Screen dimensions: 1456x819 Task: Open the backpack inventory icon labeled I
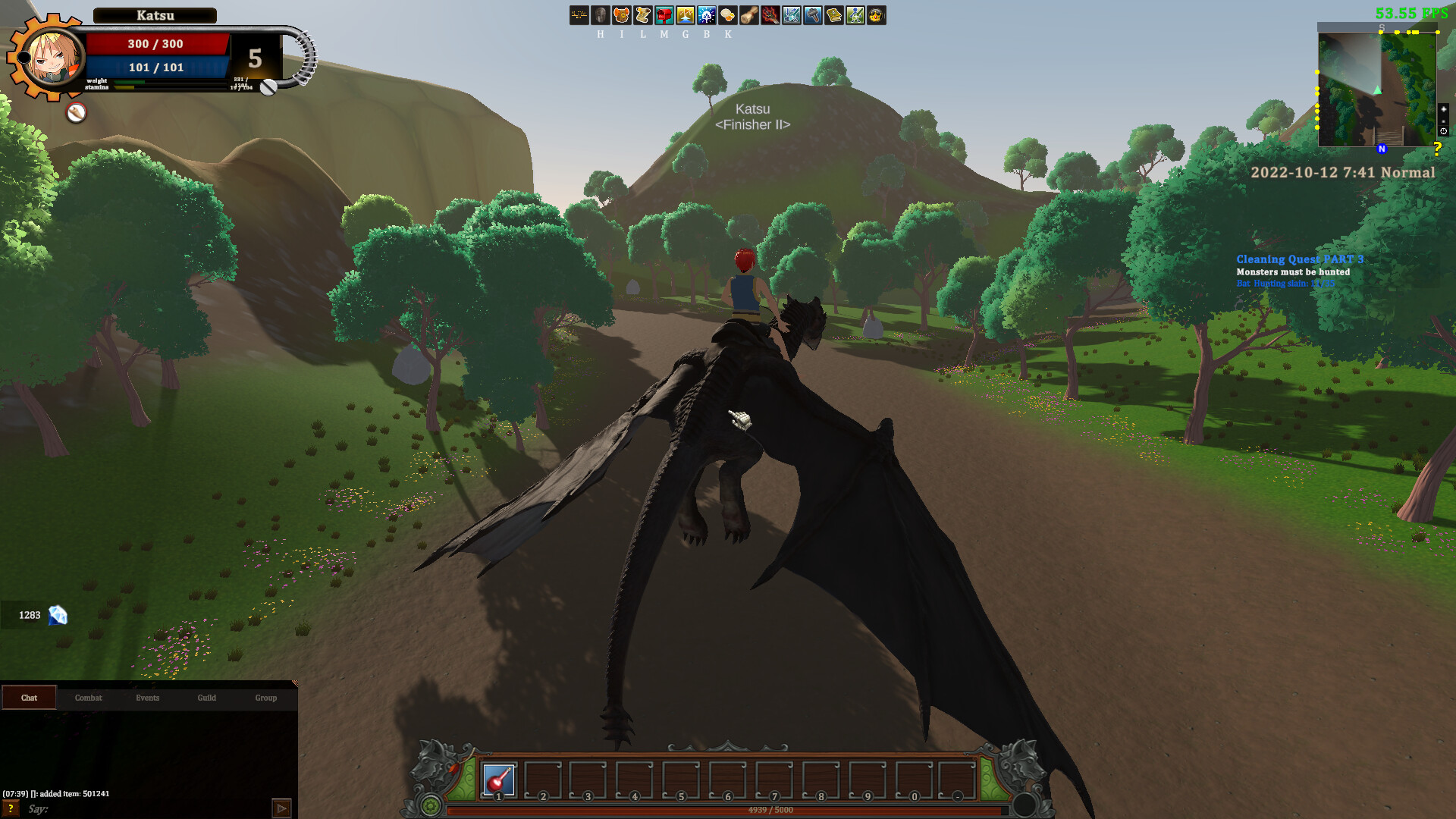click(622, 15)
